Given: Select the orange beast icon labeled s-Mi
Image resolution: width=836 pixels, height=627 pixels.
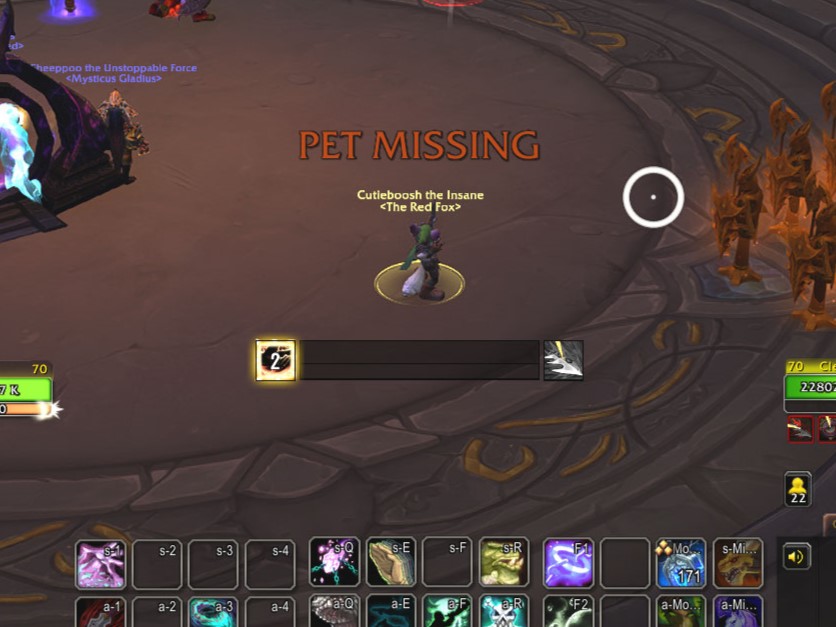Looking at the screenshot, I should [738, 563].
